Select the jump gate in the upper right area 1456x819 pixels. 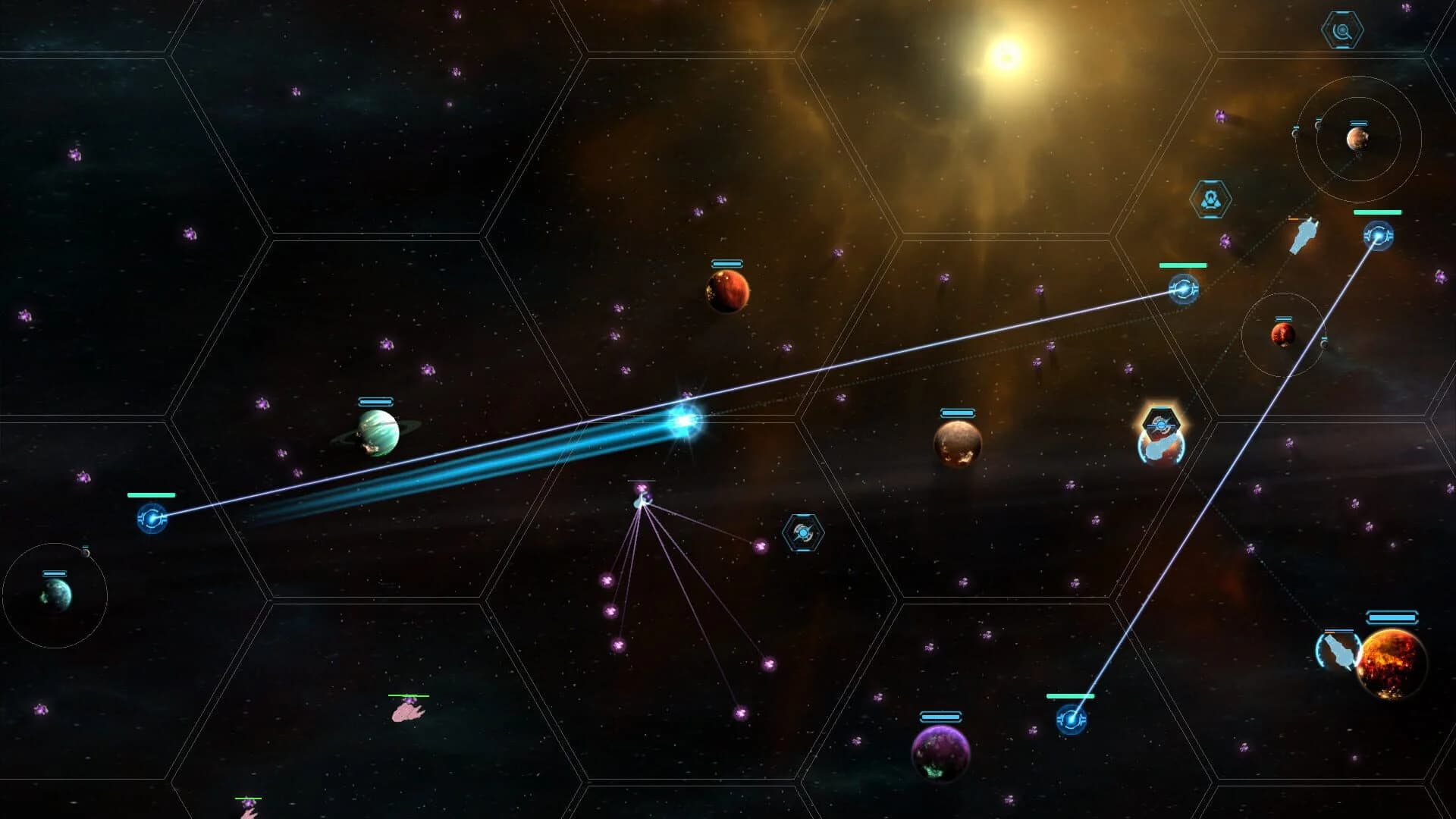(1183, 290)
